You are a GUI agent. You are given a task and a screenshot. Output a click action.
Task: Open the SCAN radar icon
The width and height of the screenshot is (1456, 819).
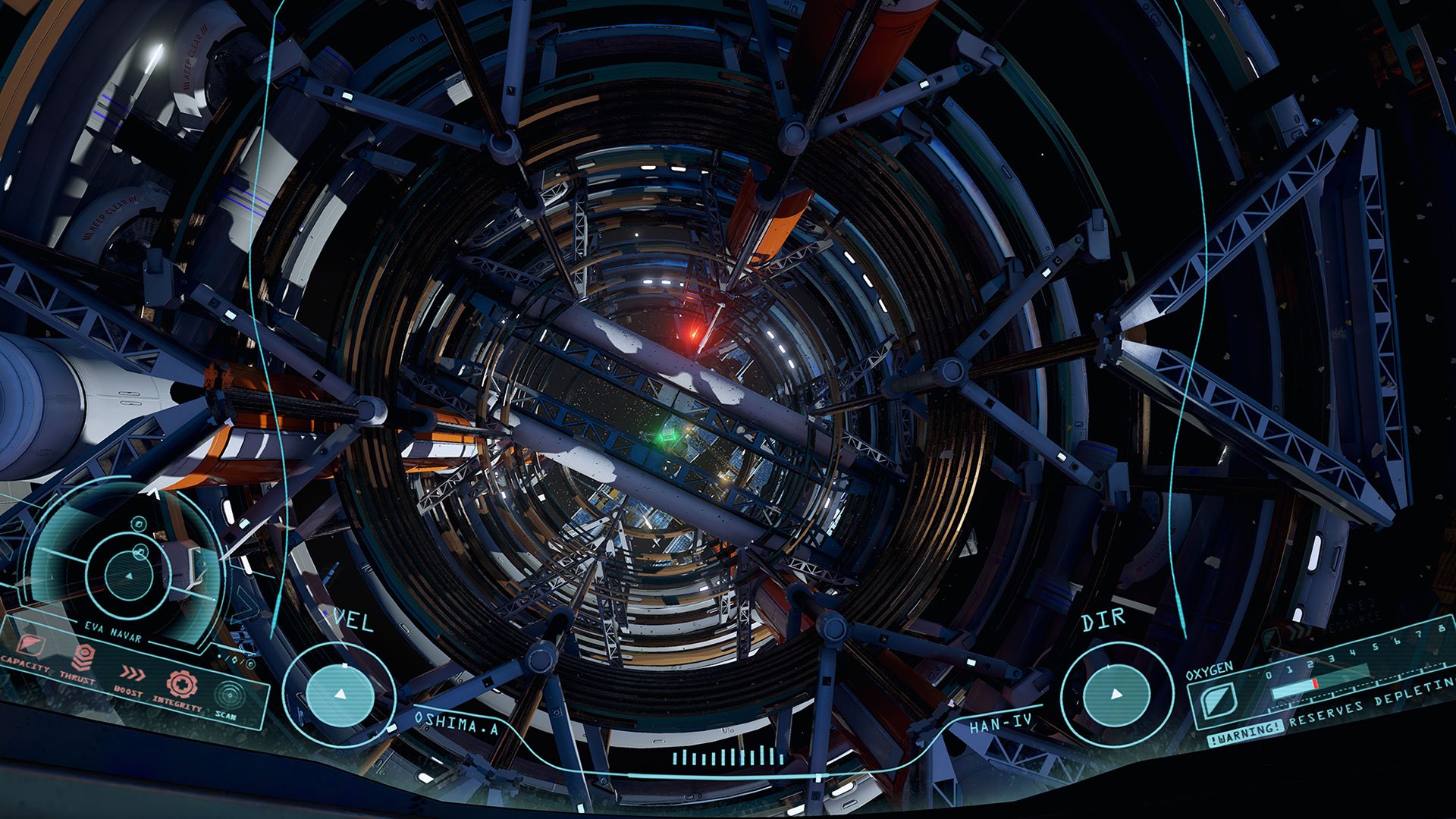tap(230, 696)
